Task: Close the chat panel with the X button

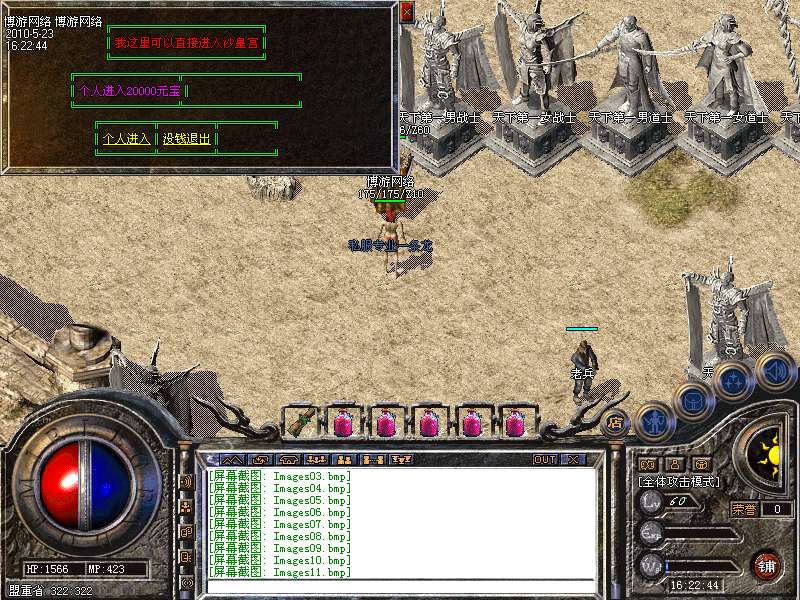Action: pyautogui.click(x=574, y=459)
